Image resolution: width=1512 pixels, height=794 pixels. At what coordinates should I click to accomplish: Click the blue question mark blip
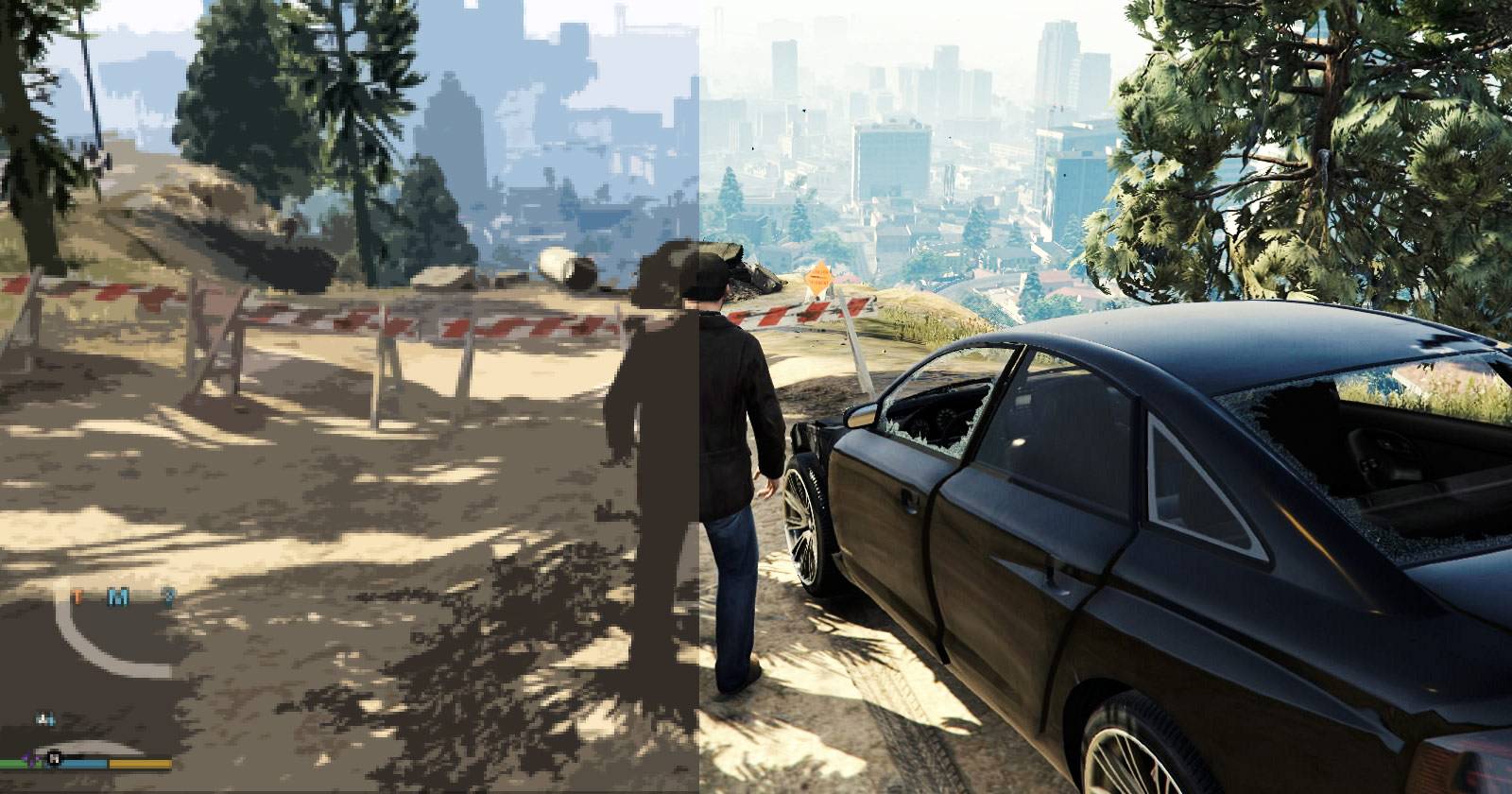click(169, 596)
